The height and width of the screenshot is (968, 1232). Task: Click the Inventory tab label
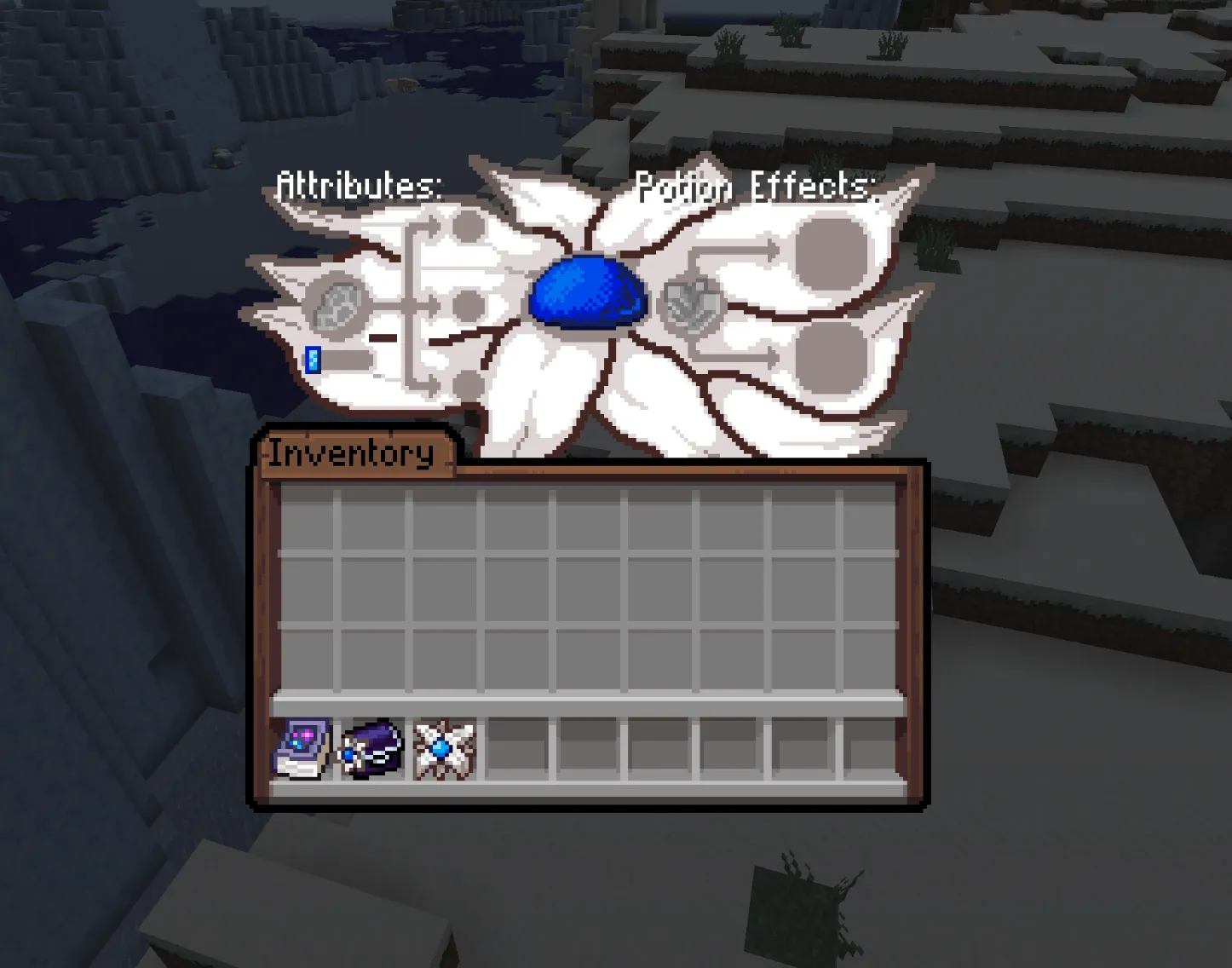pos(349,452)
